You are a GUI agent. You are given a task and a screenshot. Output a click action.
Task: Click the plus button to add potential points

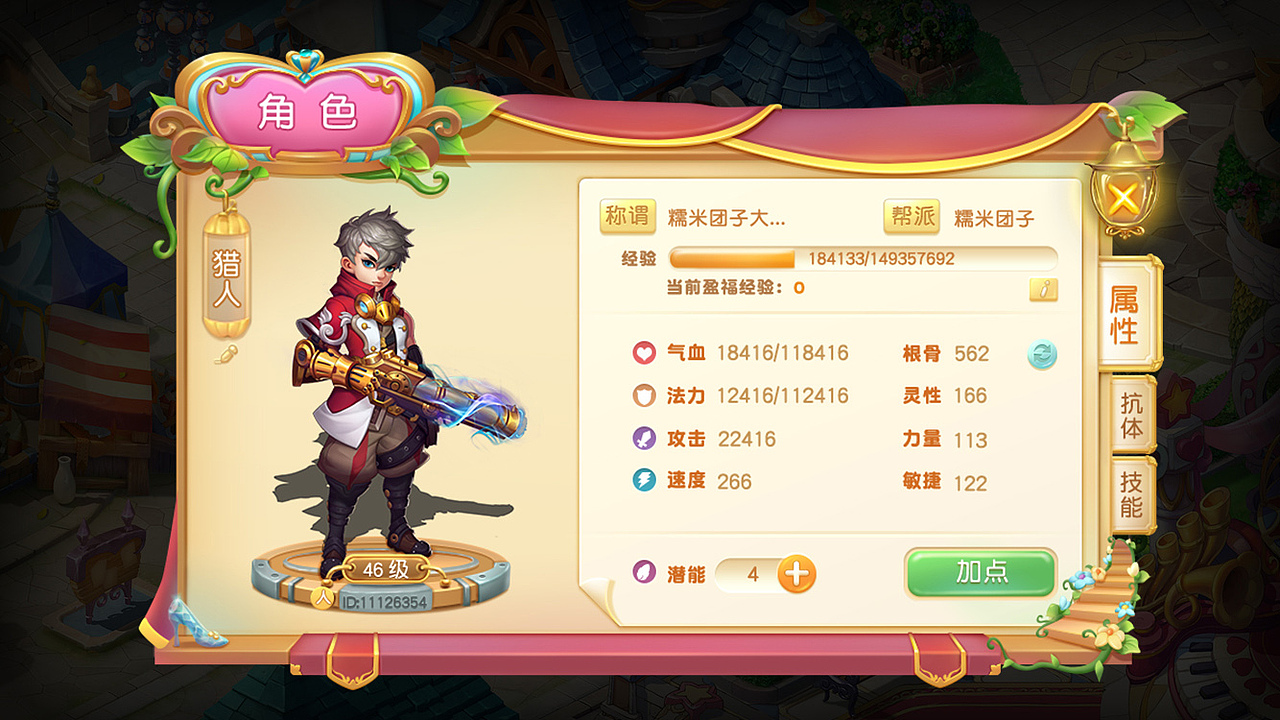[x=797, y=575]
